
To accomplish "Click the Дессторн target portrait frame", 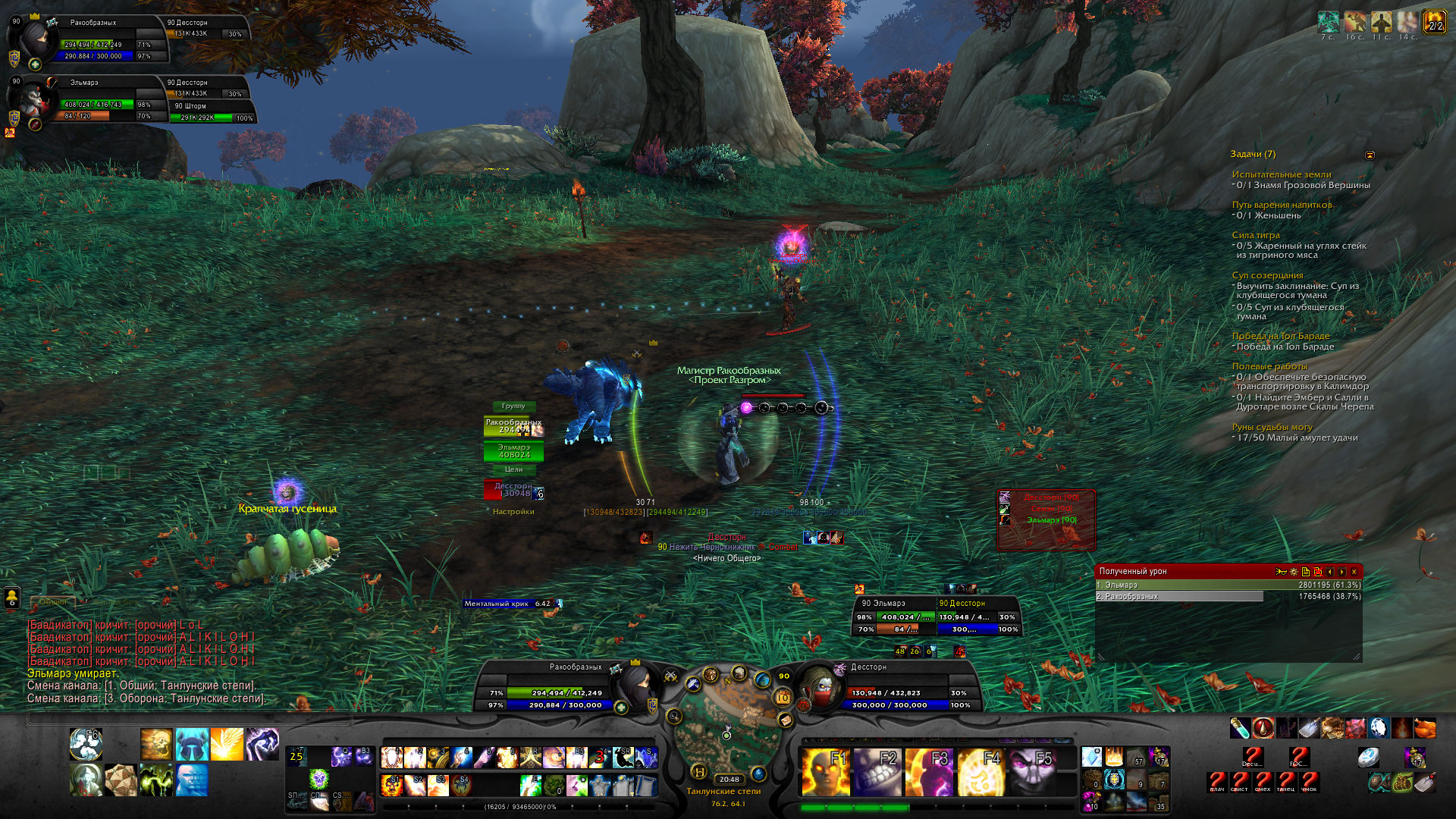I will 821,687.
